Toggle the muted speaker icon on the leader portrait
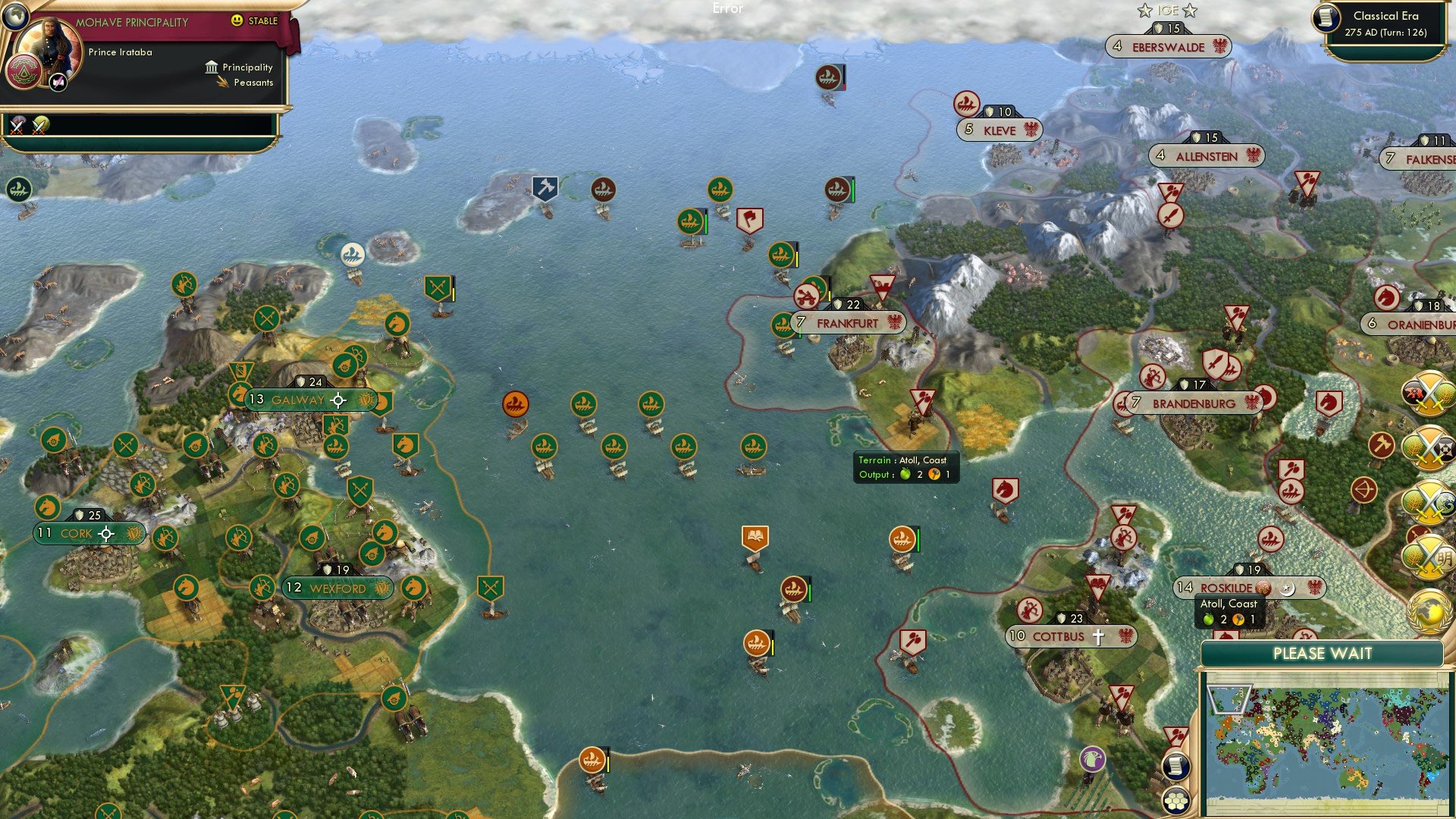 pyautogui.click(x=57, y=81)
